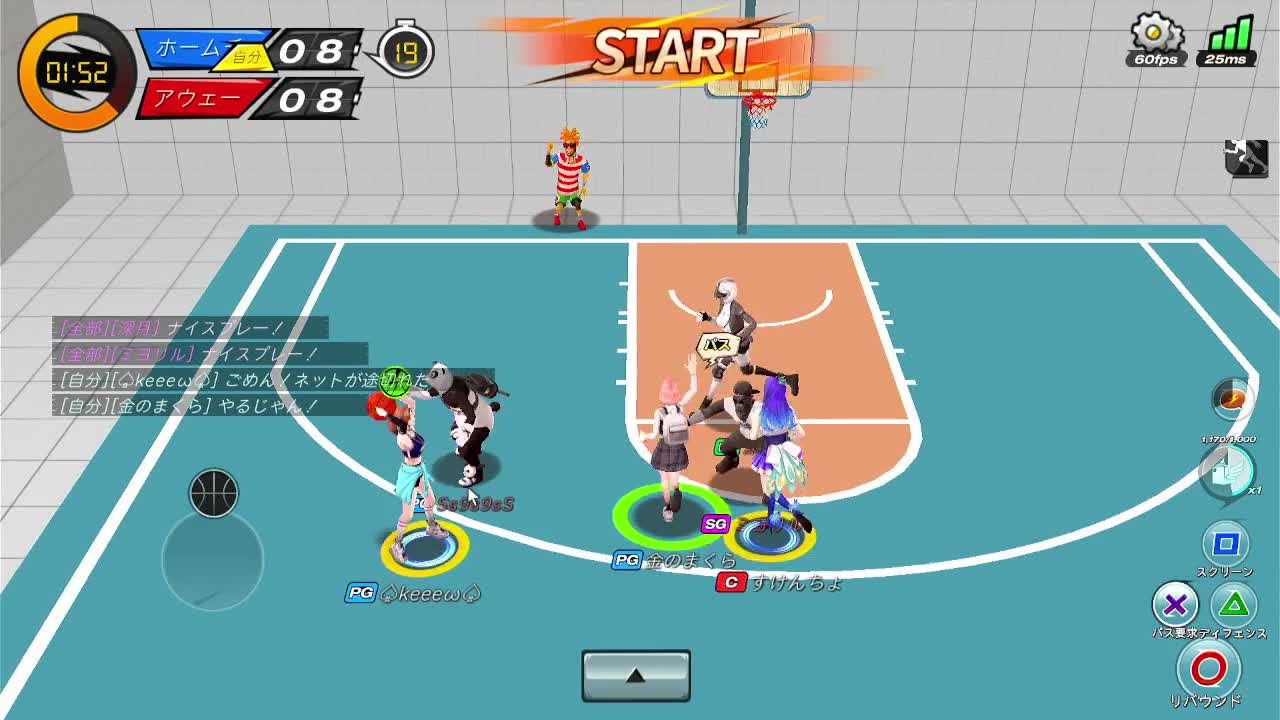
Task: Tap the running player icon
Action: tap(1246, 158)
